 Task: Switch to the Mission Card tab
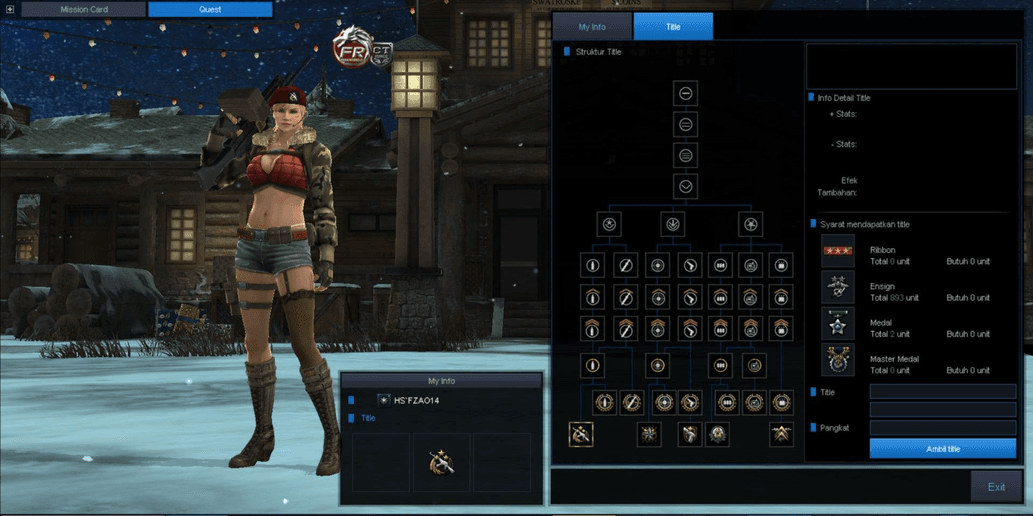[84, 10]
